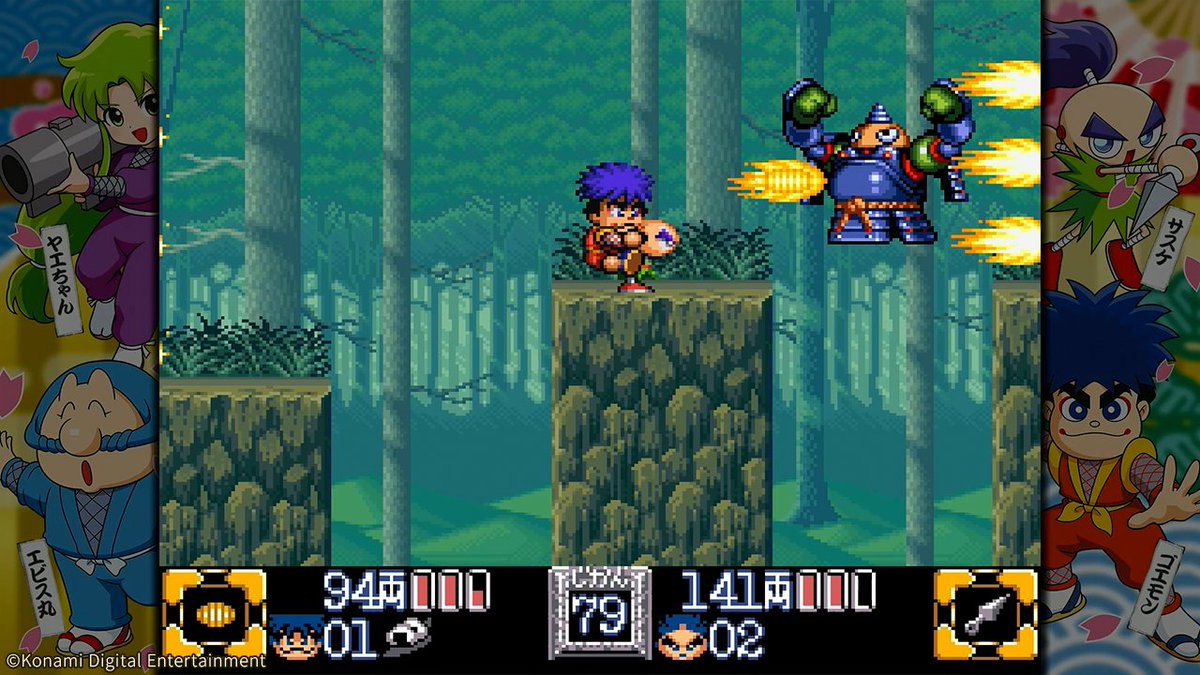1200x675 pixels.
Task: Select the gold koban coin weapon slot
Action: (214, 614)
